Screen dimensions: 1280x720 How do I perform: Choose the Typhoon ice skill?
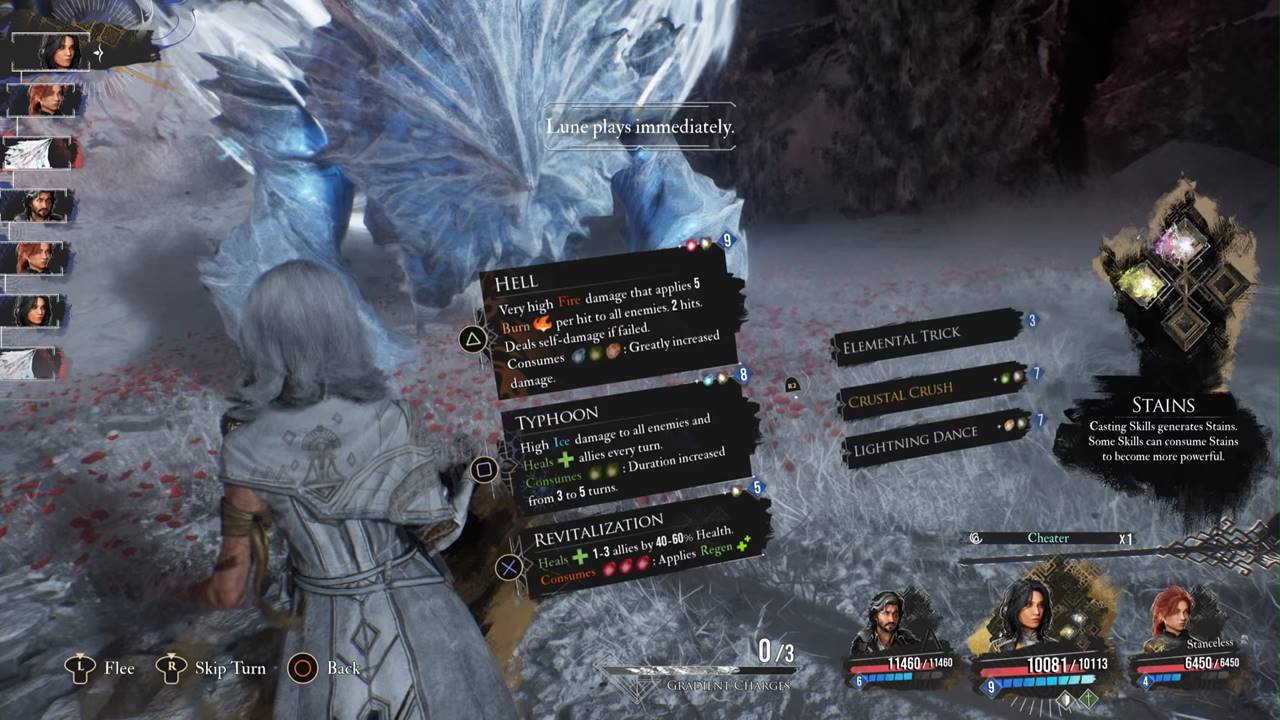click(x=625, y=452)
